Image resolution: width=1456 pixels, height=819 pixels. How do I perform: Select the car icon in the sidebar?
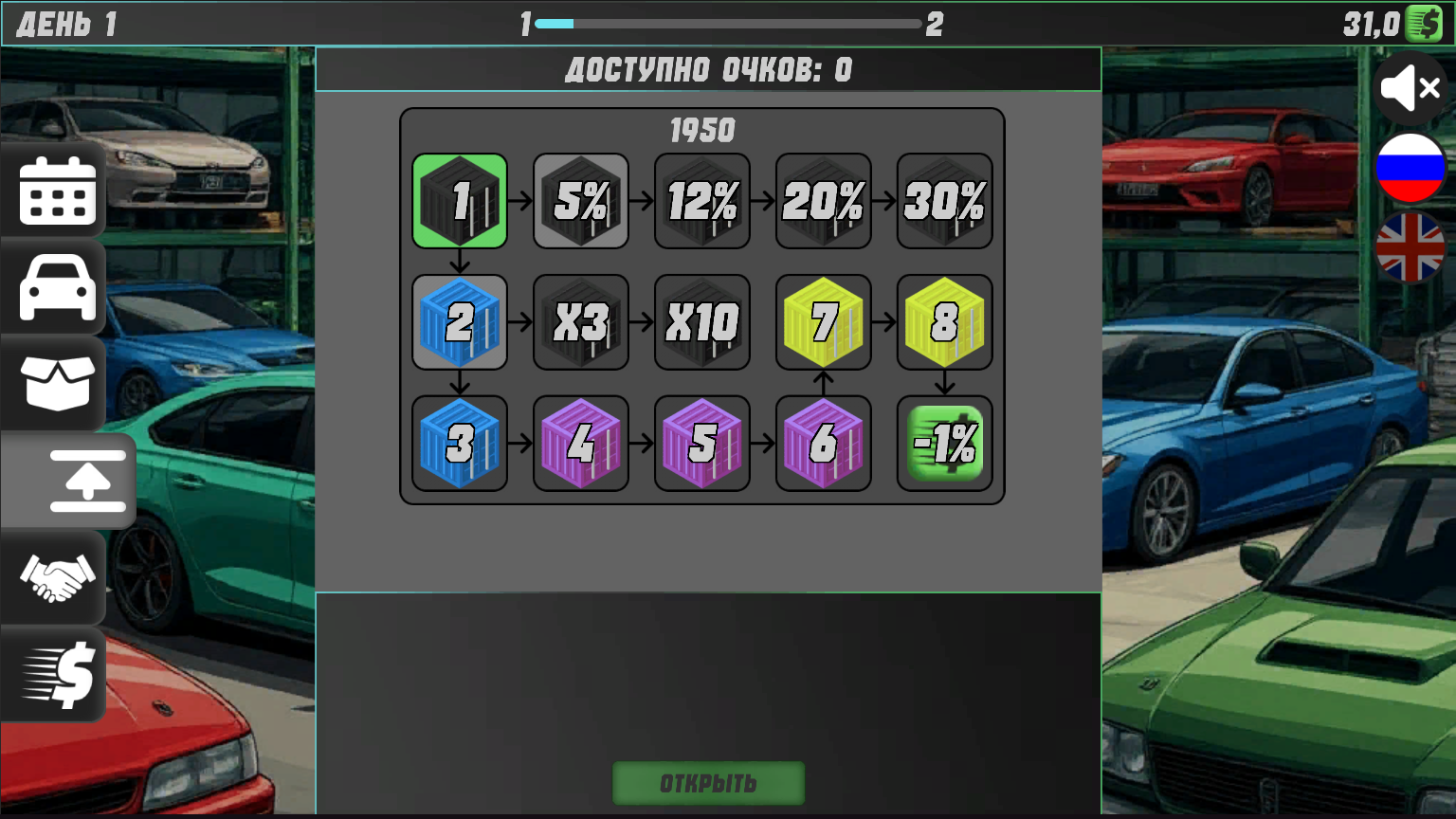pyautogui.click(x=54, y=287)
